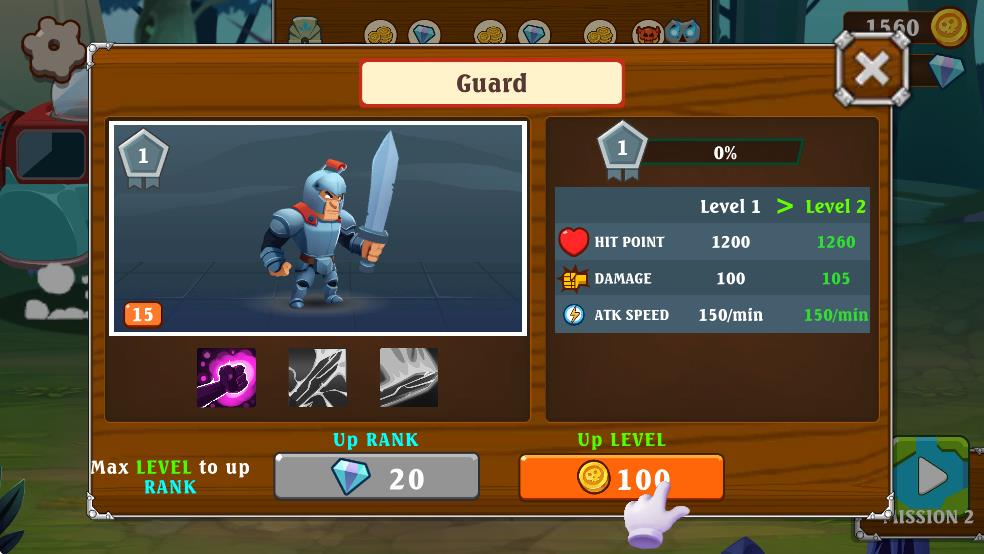The image size is (984, 554).
Task: Open settings with the gear icon
Action: pyautogui.click(x=53, y=46)
